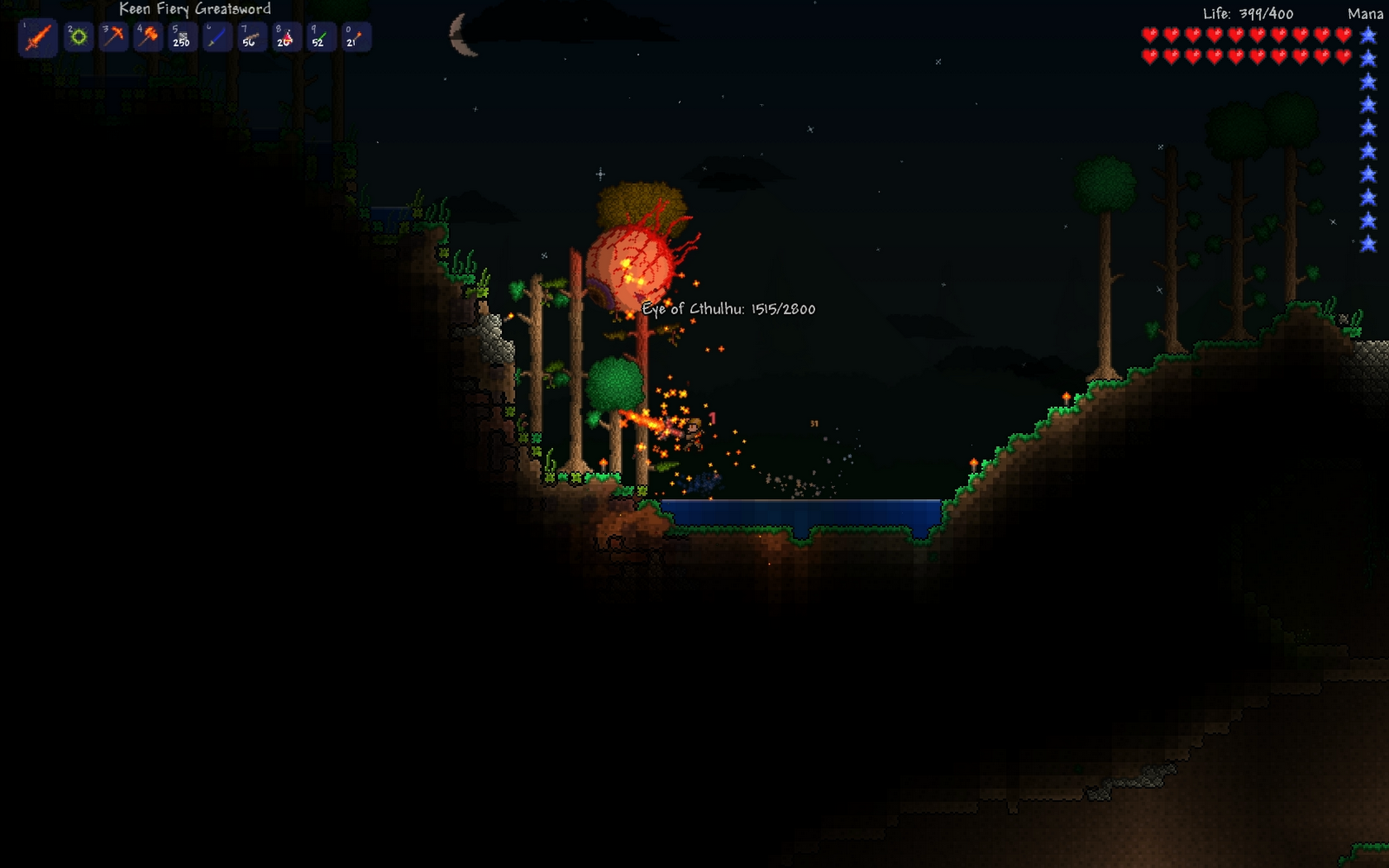The image size is (1389, 868).
Task: Click the first red heart in the life bar
Action: coord(1148,36)
